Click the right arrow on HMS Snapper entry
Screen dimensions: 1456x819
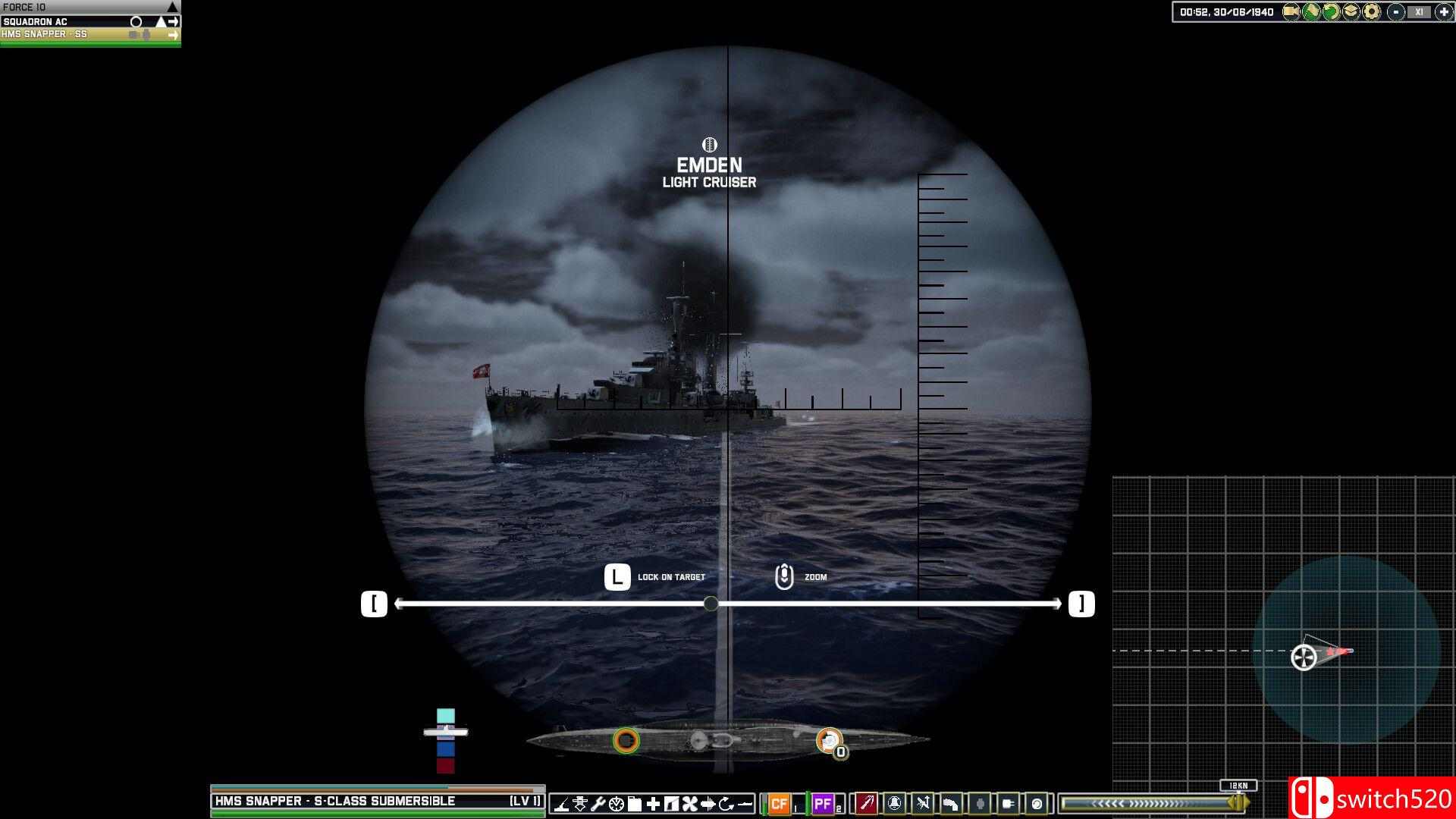(174, 33)
